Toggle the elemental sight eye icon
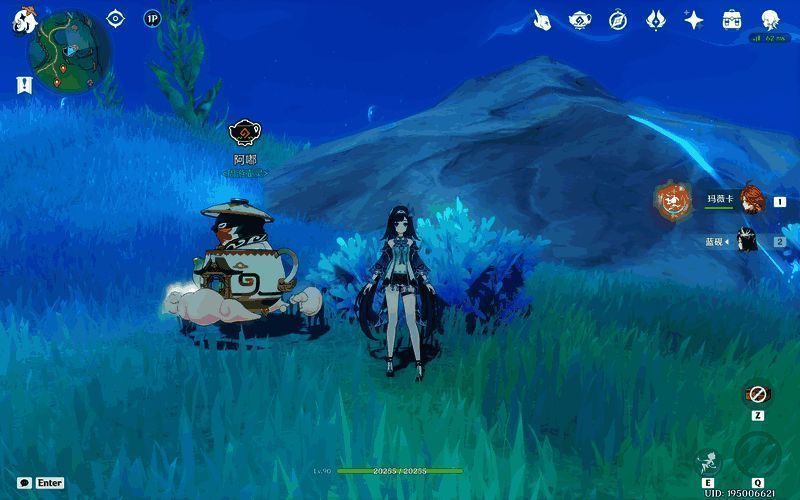The height and width of the screenshot is (500, 800). tap(116, 18)
